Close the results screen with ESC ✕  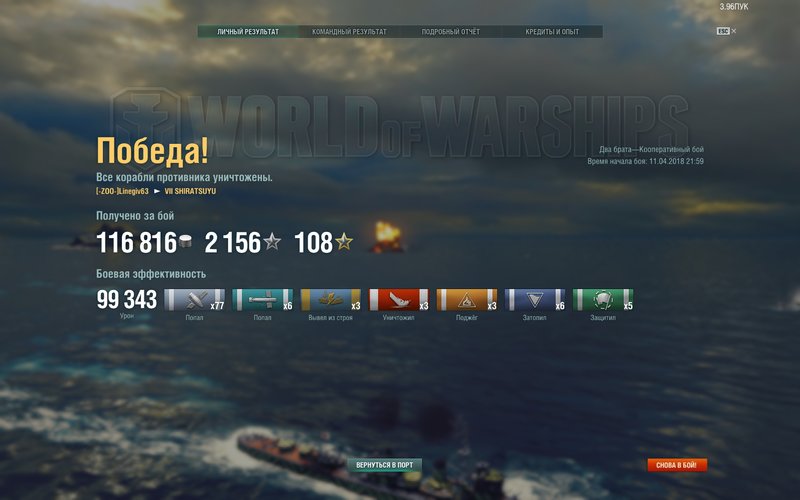[726, 31]
